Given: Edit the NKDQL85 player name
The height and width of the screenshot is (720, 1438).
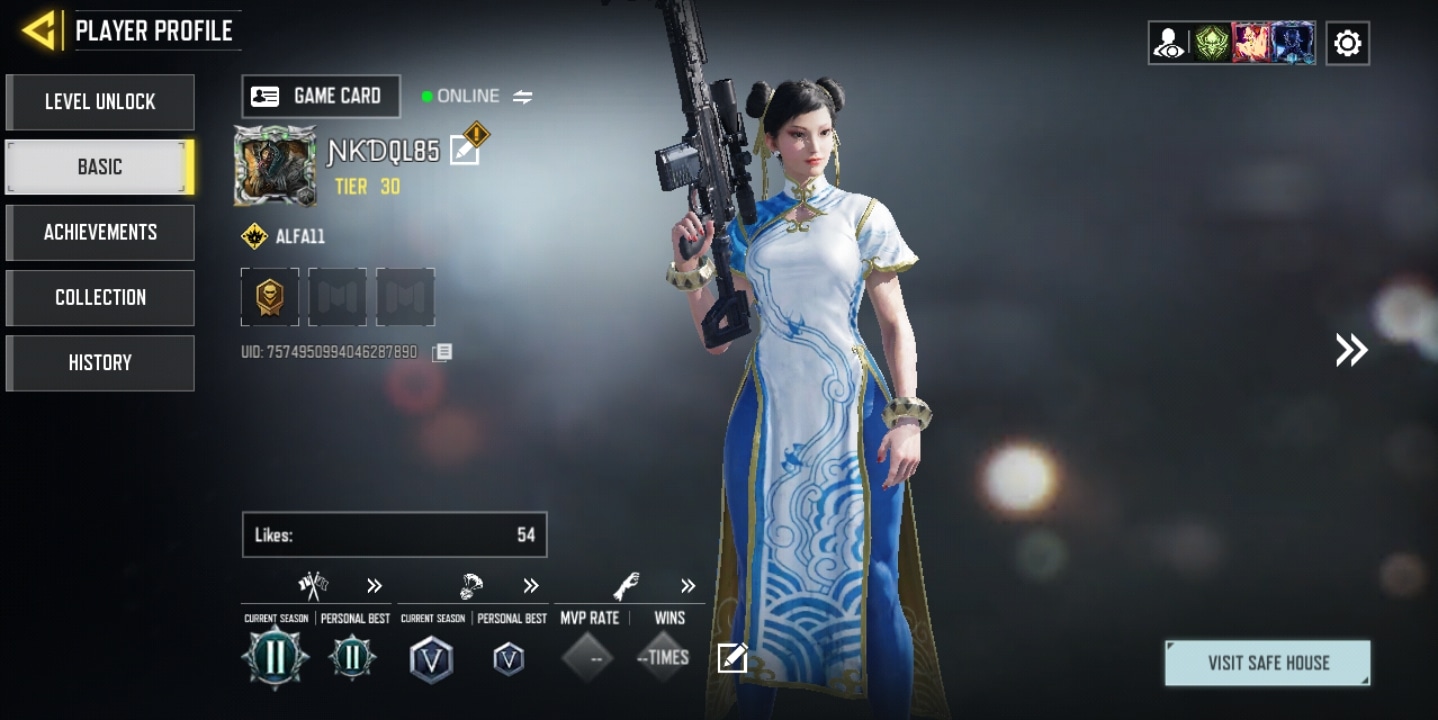Looking at the screenshot, I should click(x=464, y=151).
